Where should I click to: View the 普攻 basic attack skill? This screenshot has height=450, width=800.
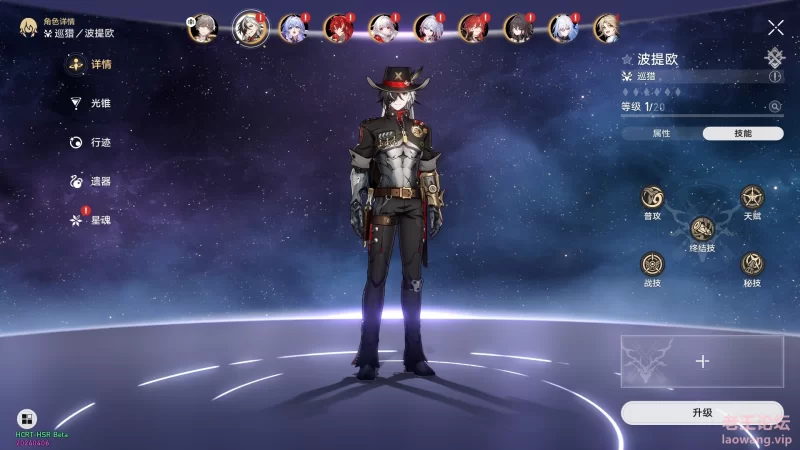tap(652, 197)
